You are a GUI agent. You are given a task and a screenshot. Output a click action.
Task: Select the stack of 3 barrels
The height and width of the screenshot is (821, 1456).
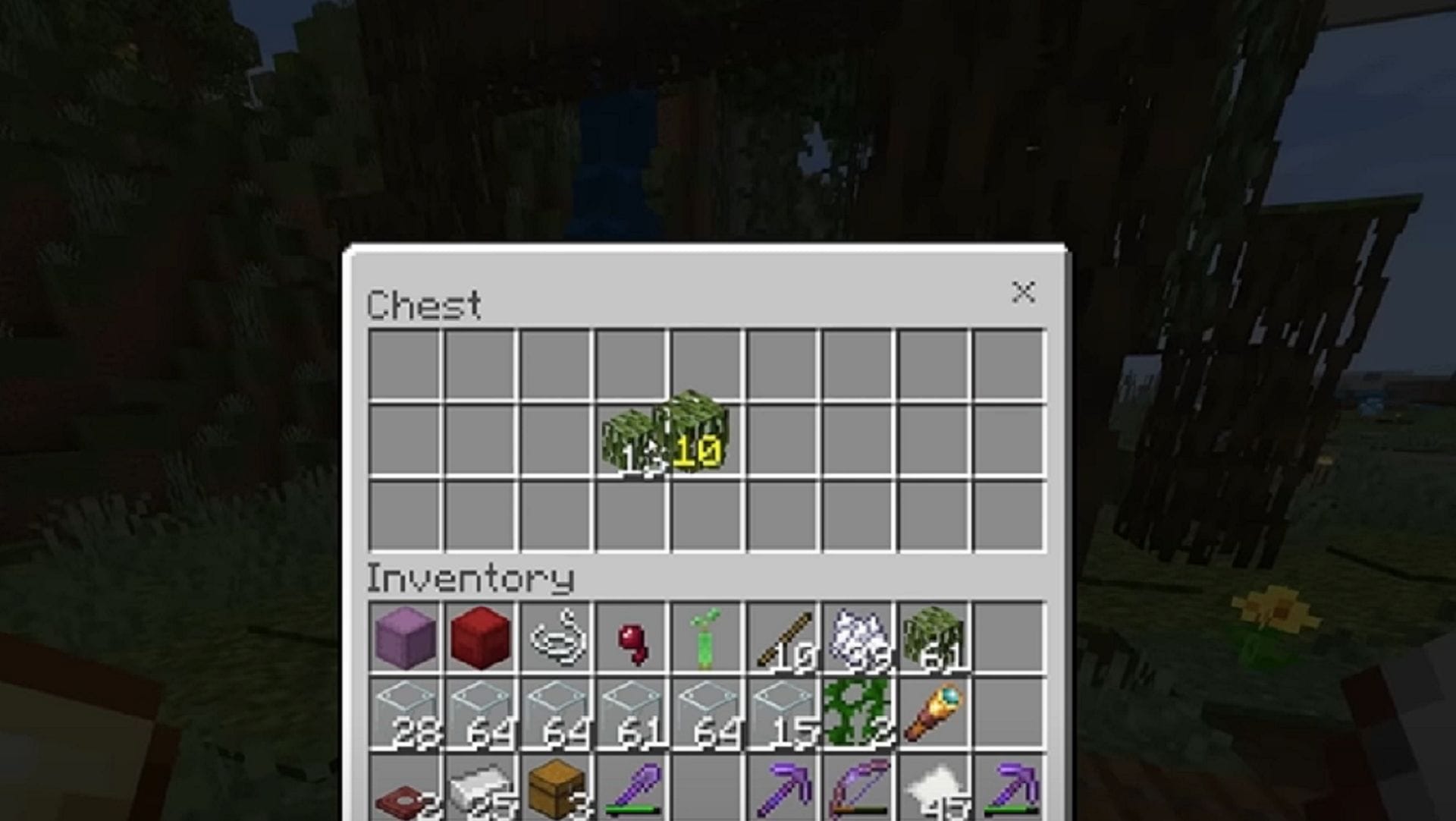pyautogui.click(x=557, y=793)
